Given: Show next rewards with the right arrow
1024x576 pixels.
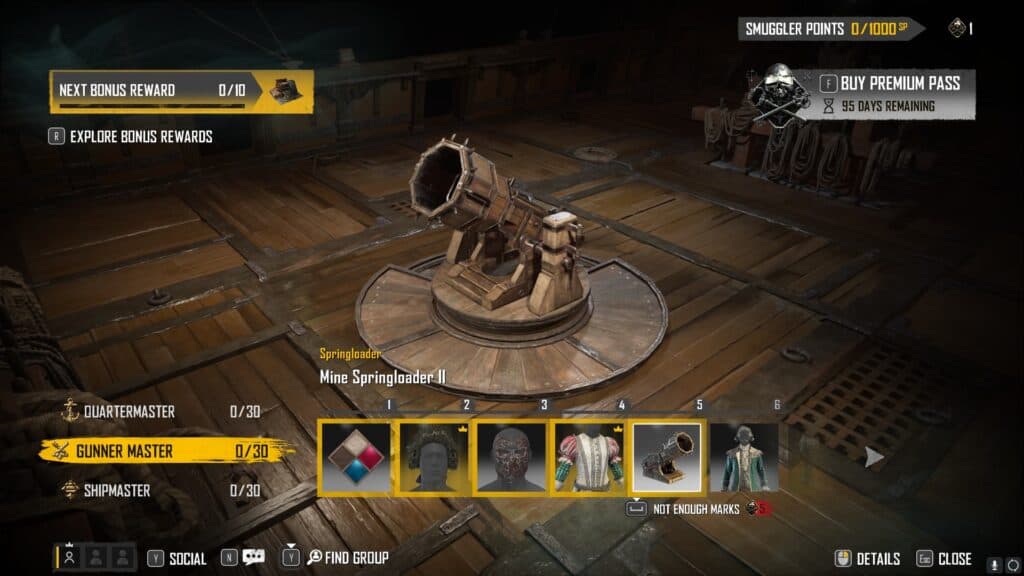Looking at the screenshot, I should 875,457.
